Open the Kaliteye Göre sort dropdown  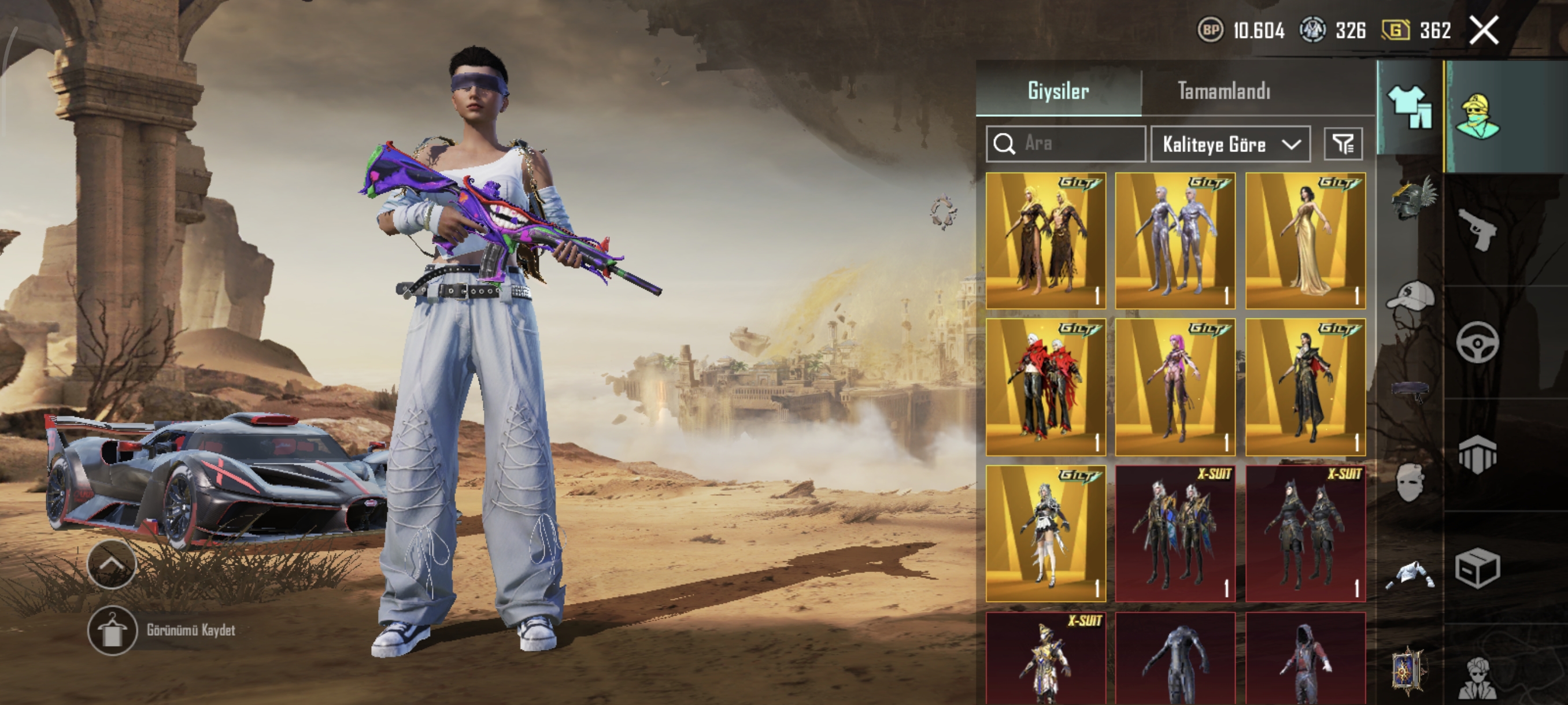[1230, 144]
